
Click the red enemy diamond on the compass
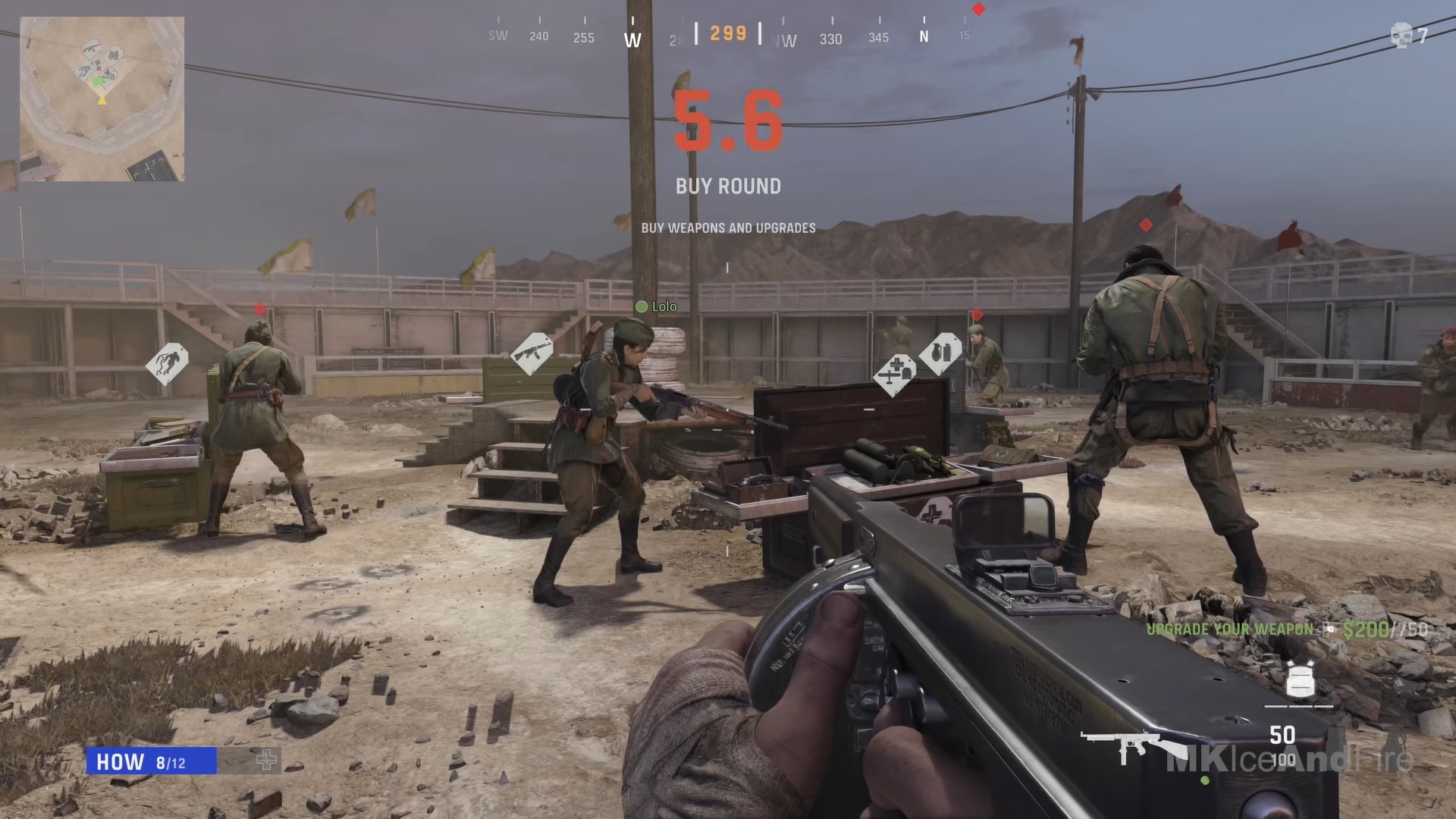[x=978, y=10]
